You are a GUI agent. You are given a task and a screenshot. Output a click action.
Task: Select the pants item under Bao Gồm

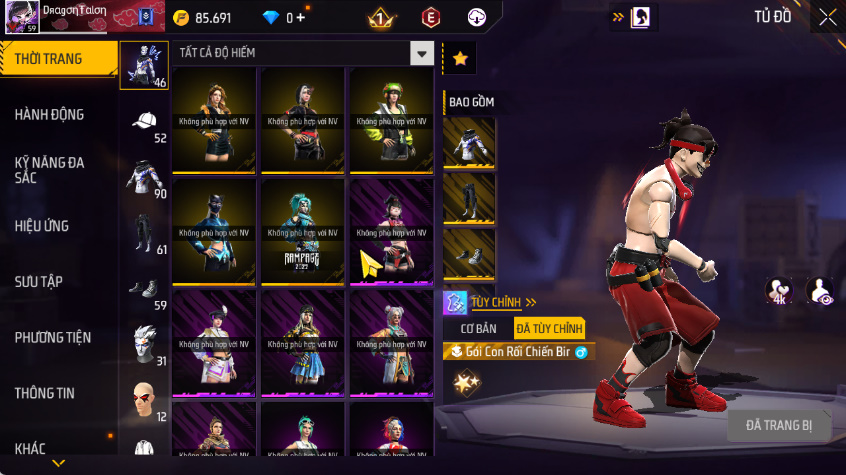click(468, 200)
